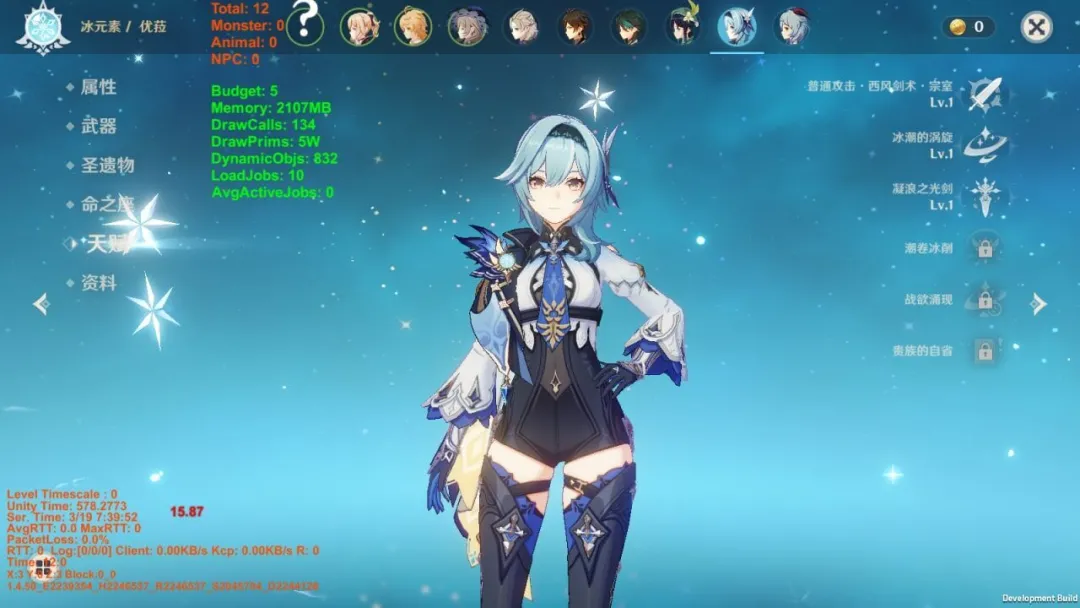Open the 武器 weapon menu entry
Image resolution: width=1080 pixels, height=608 pixels.
coord(98,126)
